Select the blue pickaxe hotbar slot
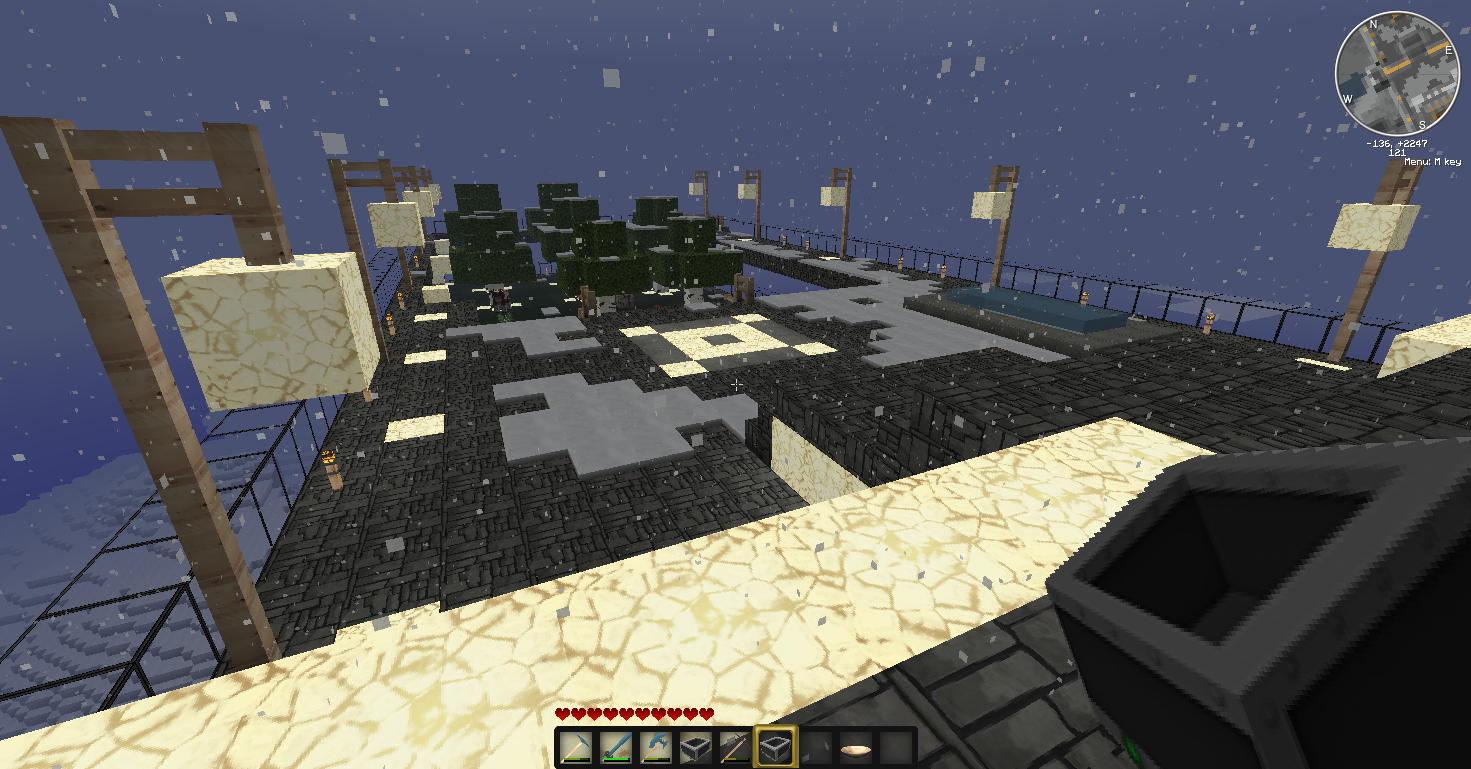 [576, 747]
